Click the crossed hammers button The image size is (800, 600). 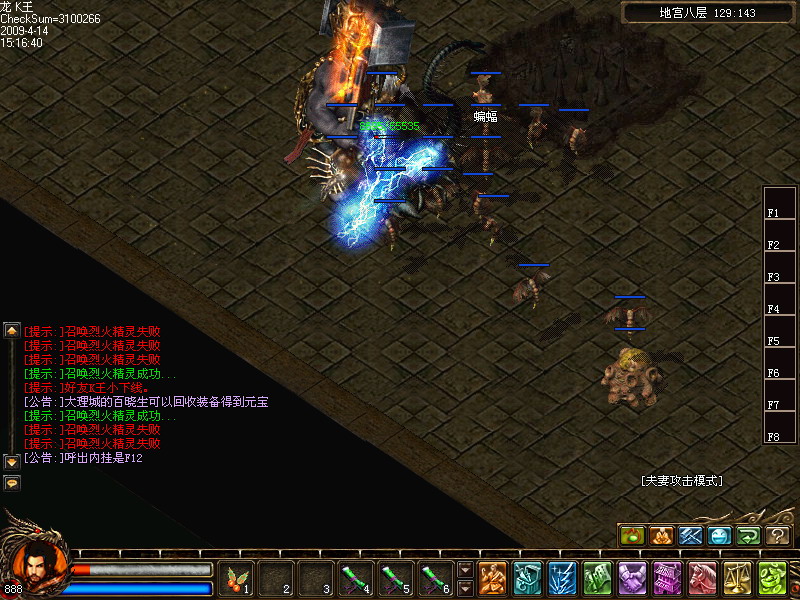[x=690, y=536]
